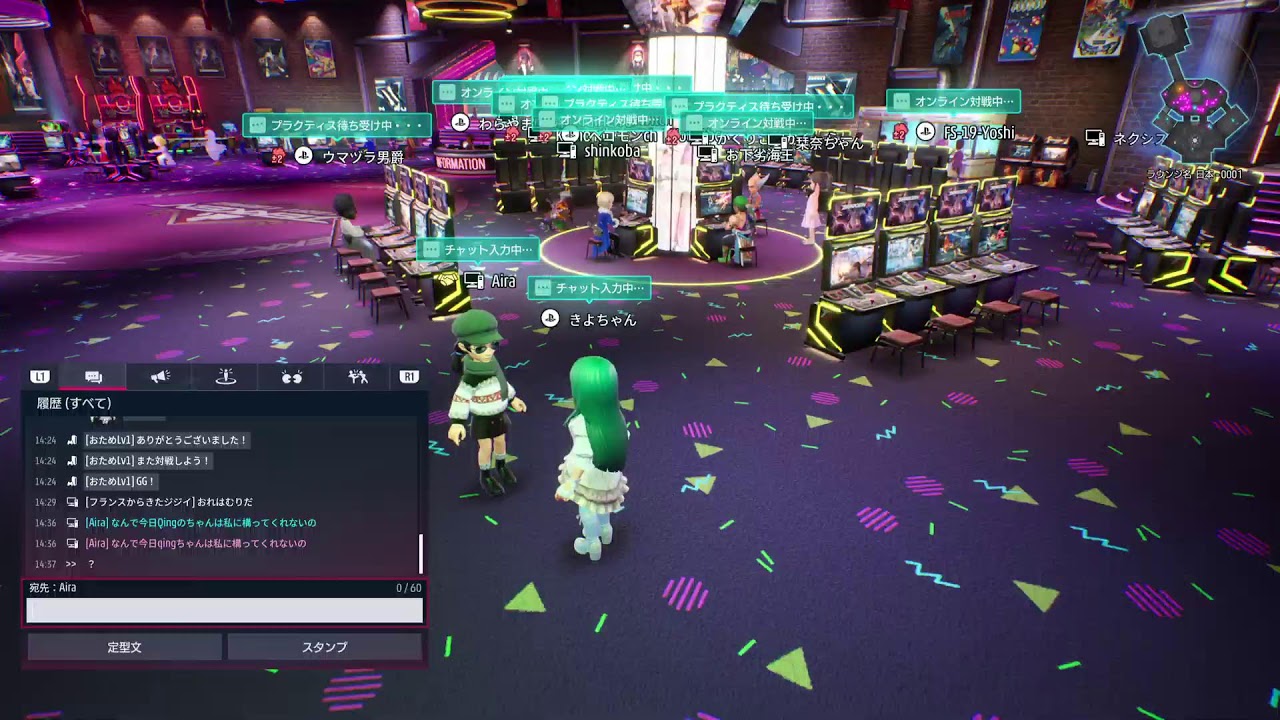The image size is (1280, 720).
Task: Switch to the chat history tab
Action: click(x=94, y=377)
